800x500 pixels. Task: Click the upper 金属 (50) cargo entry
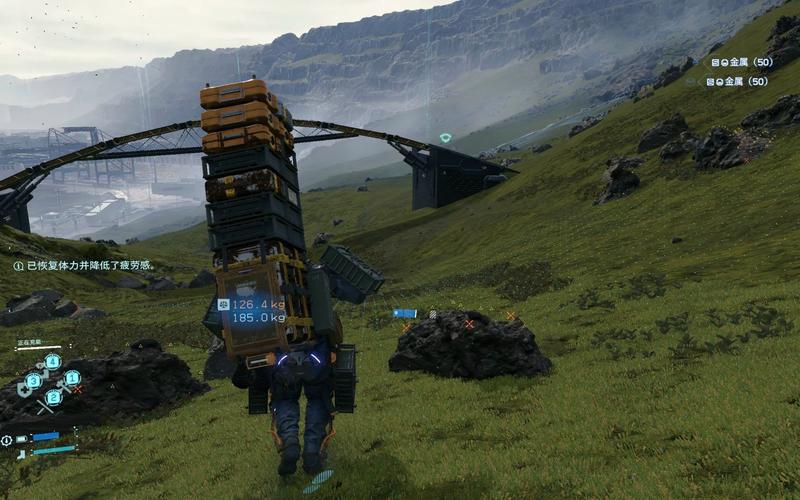[741, 62]
